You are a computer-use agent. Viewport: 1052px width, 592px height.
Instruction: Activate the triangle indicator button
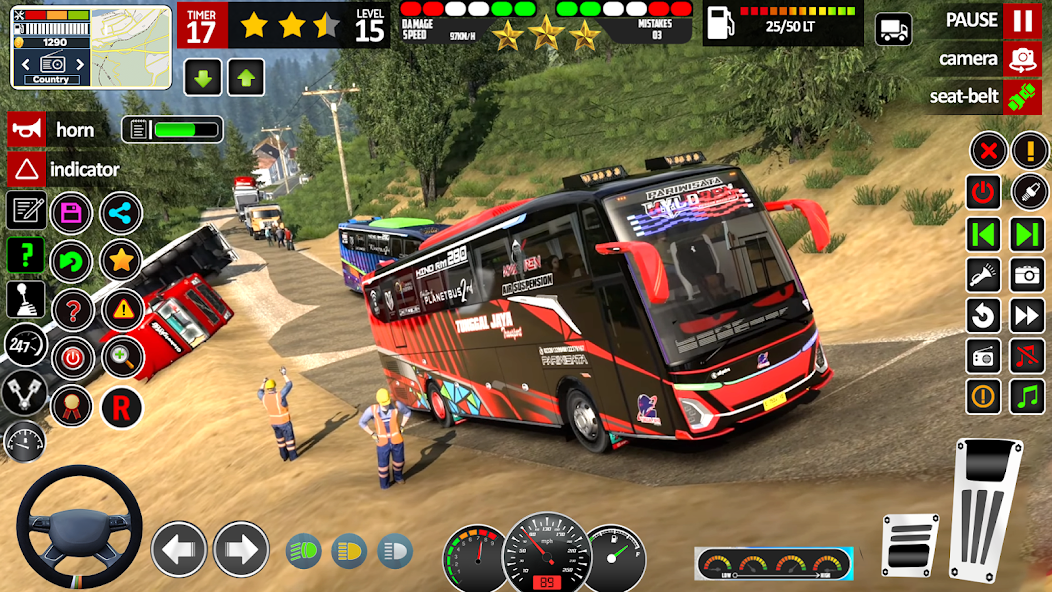27,169
